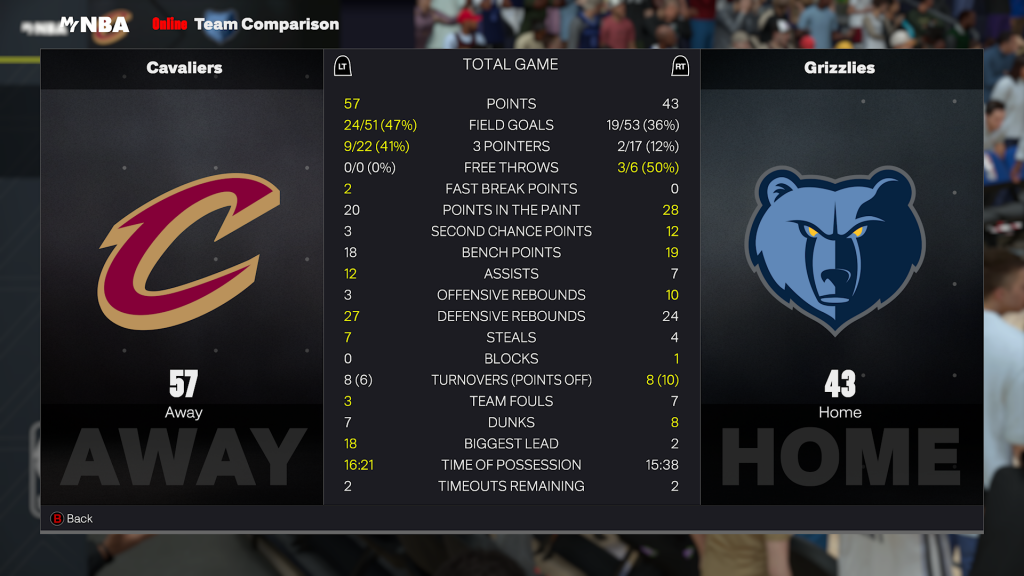Choose the Grizzlies home team panel
The image size is (1024, 576).
point(840,277)
